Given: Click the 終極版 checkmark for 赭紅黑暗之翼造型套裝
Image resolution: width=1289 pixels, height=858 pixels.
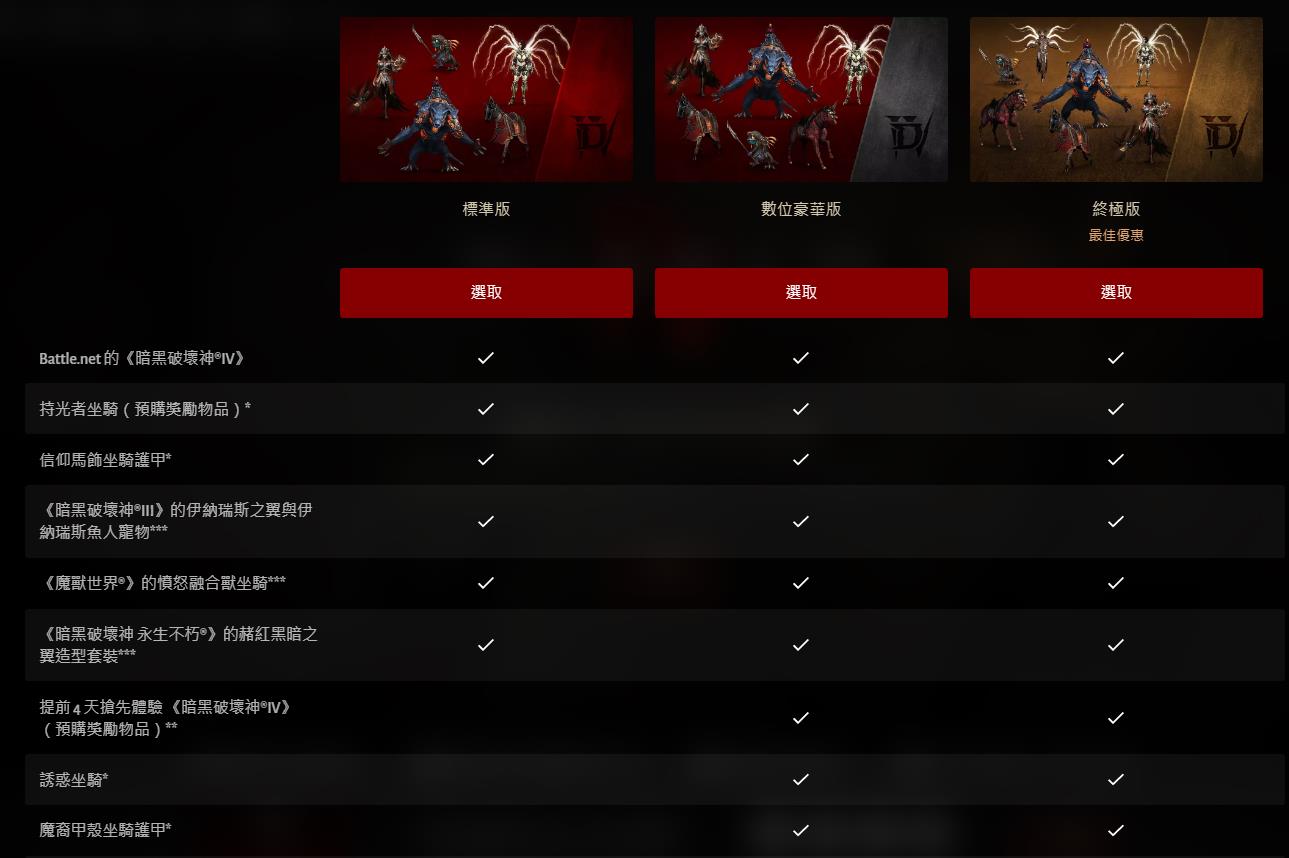Looking at the screenshot, I should 1115,645.
